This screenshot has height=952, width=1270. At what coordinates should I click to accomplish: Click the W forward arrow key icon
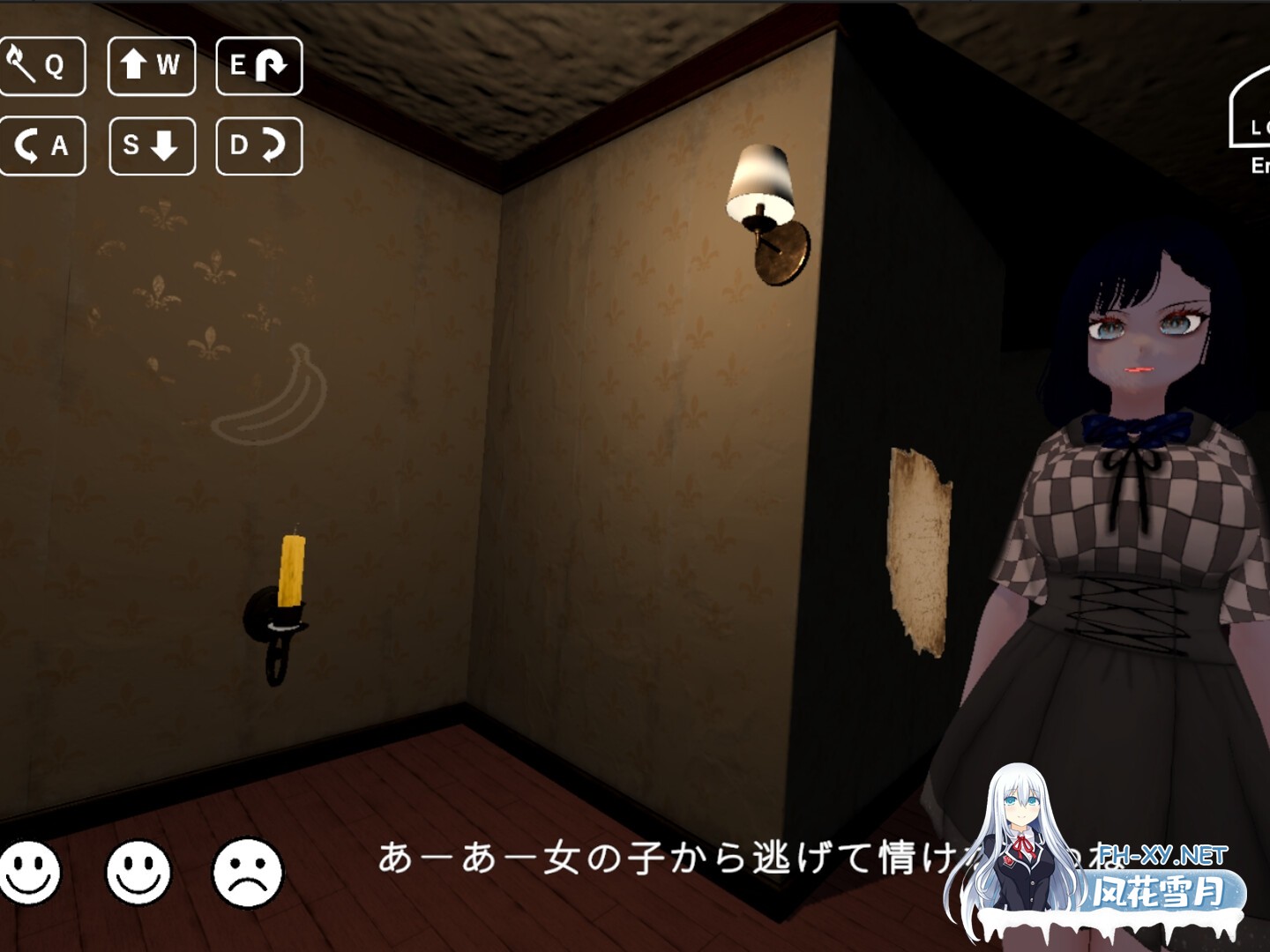[x=151, y=63]
